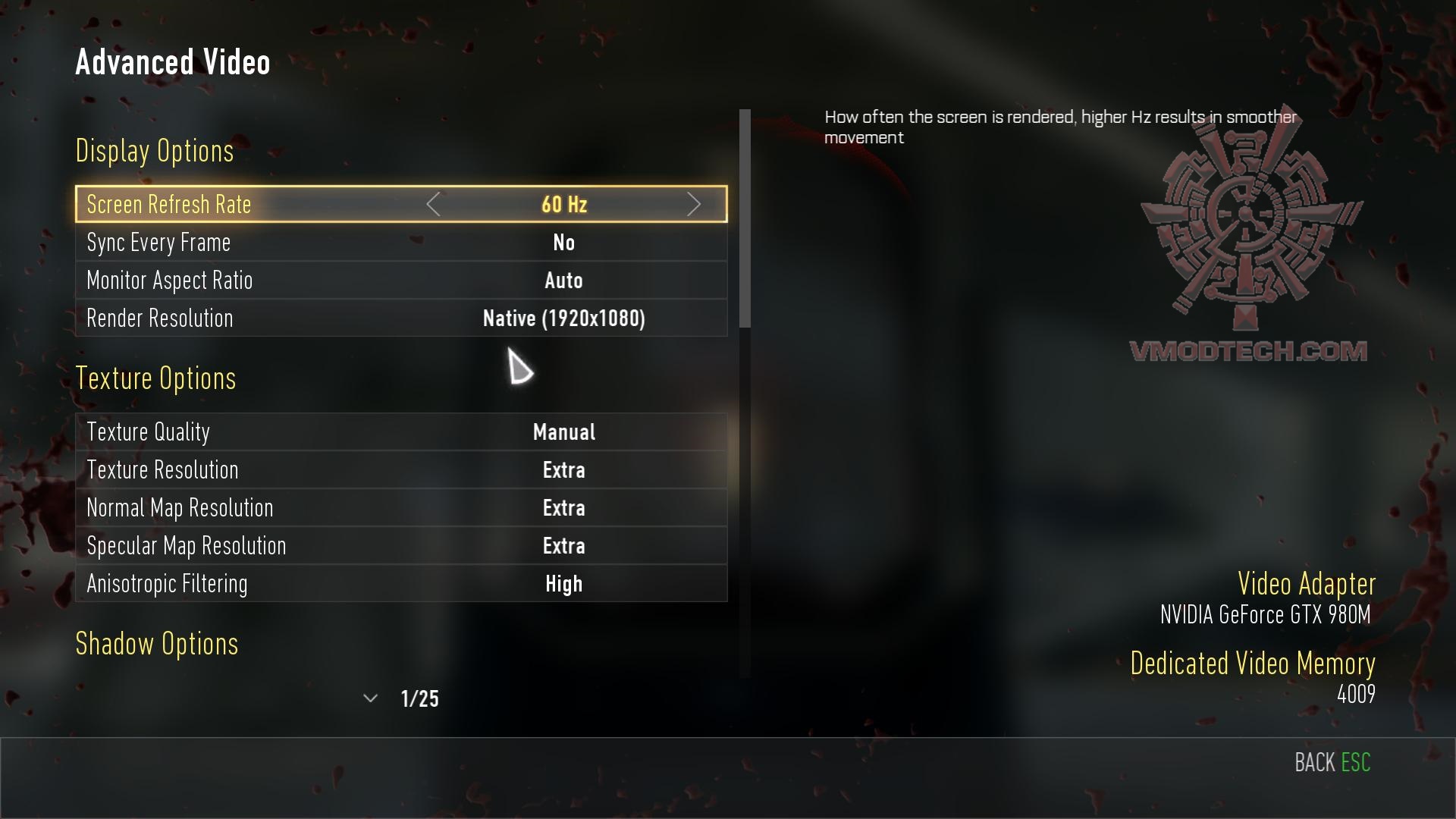This screenshot has height=819, width=1456.
Task: Select the Sync Every Frame option
Action: click(x=400, y=243)
